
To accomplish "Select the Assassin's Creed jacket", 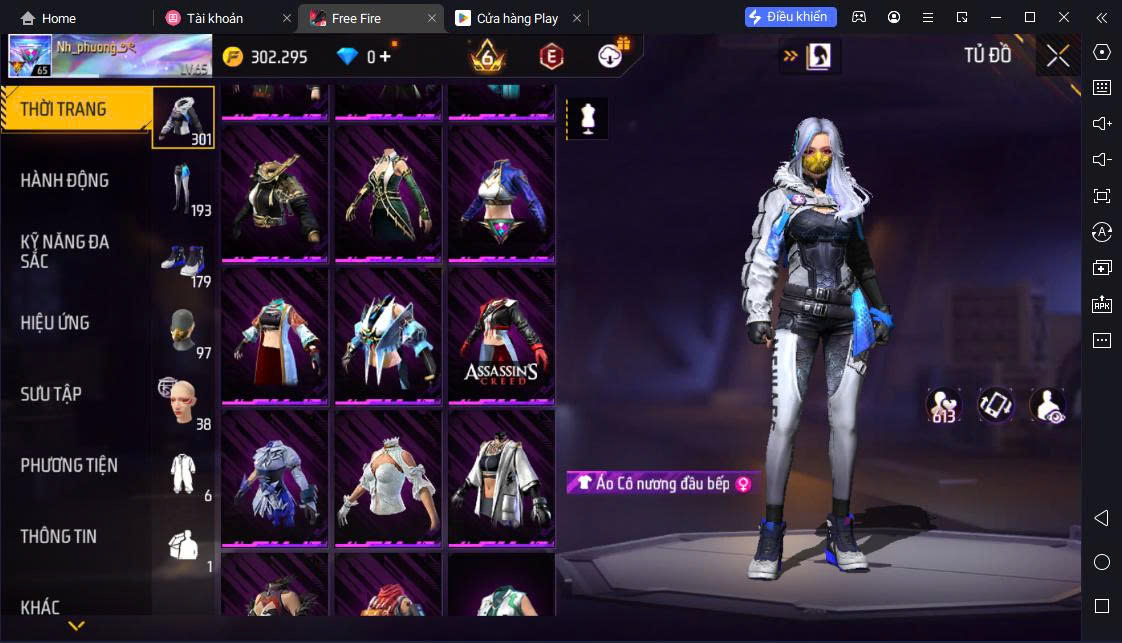I will coord(501,335).
